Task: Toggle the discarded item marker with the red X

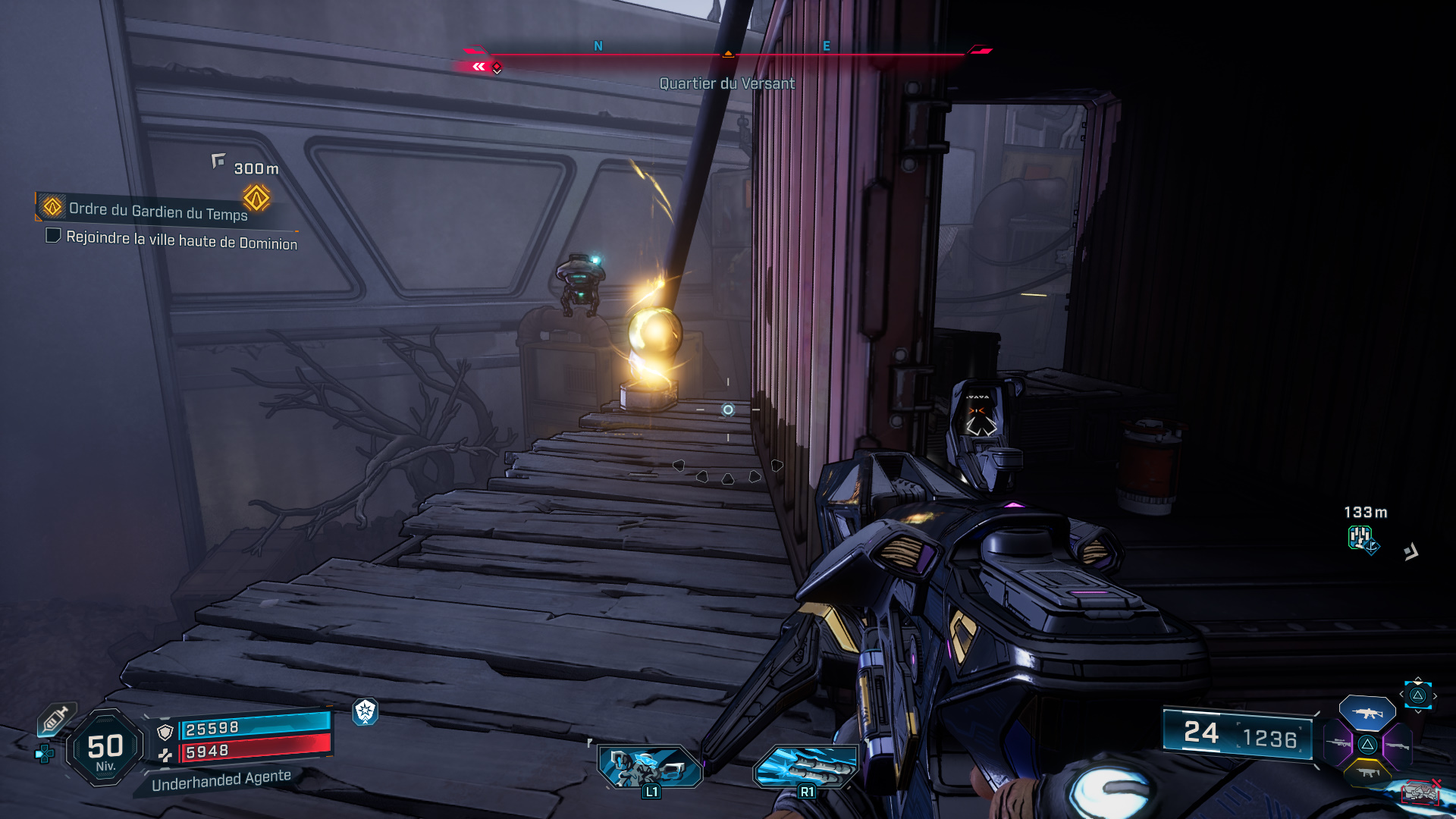Action: (x=1420, y=792)
